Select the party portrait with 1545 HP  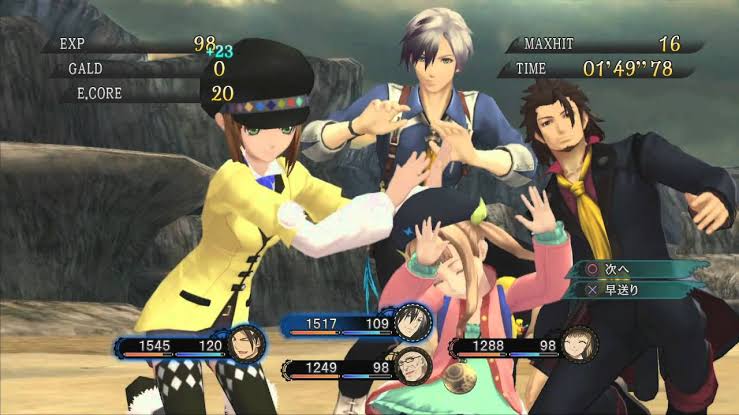coord(243,346)
